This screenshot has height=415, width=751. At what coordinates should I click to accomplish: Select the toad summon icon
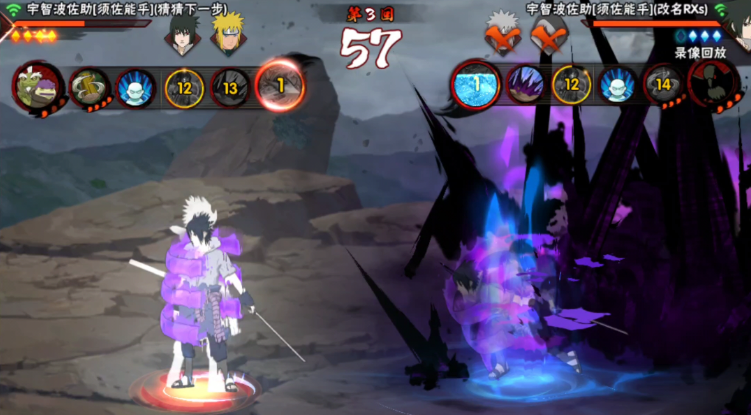pyautogui.click(x=36, y=87)
